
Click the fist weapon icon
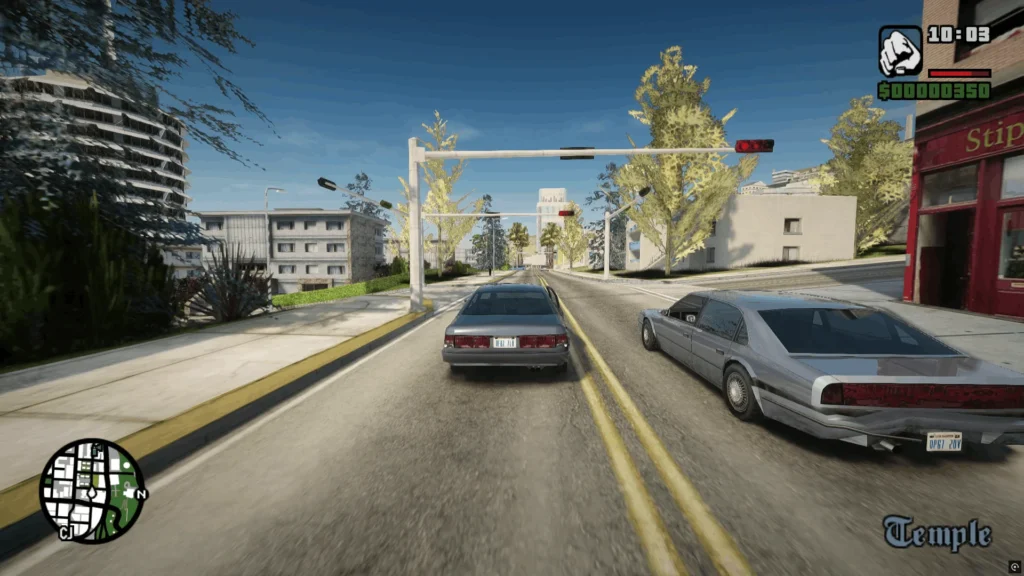tap(900, 51)
